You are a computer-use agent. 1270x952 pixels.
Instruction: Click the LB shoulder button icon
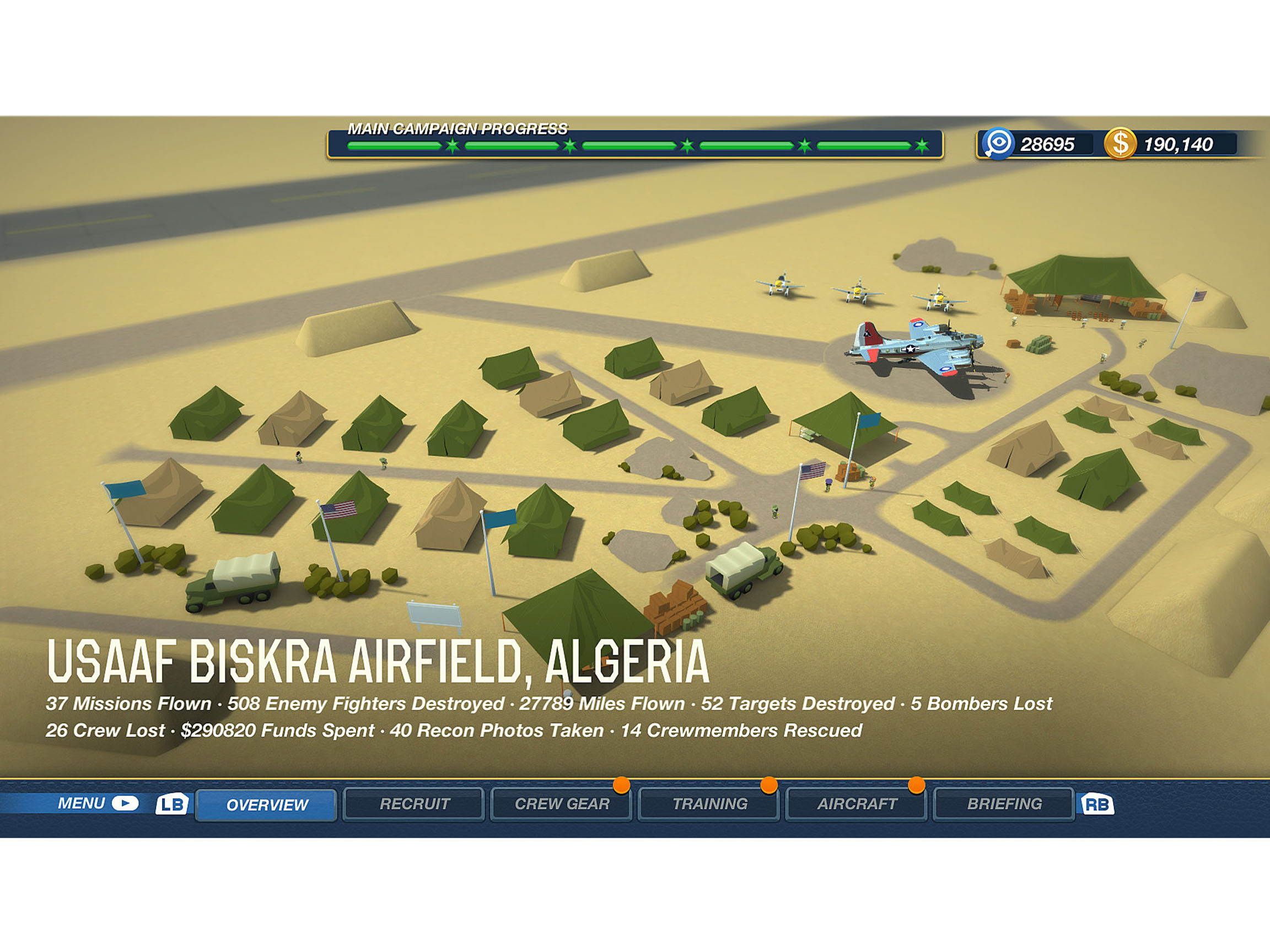(172, 804)
